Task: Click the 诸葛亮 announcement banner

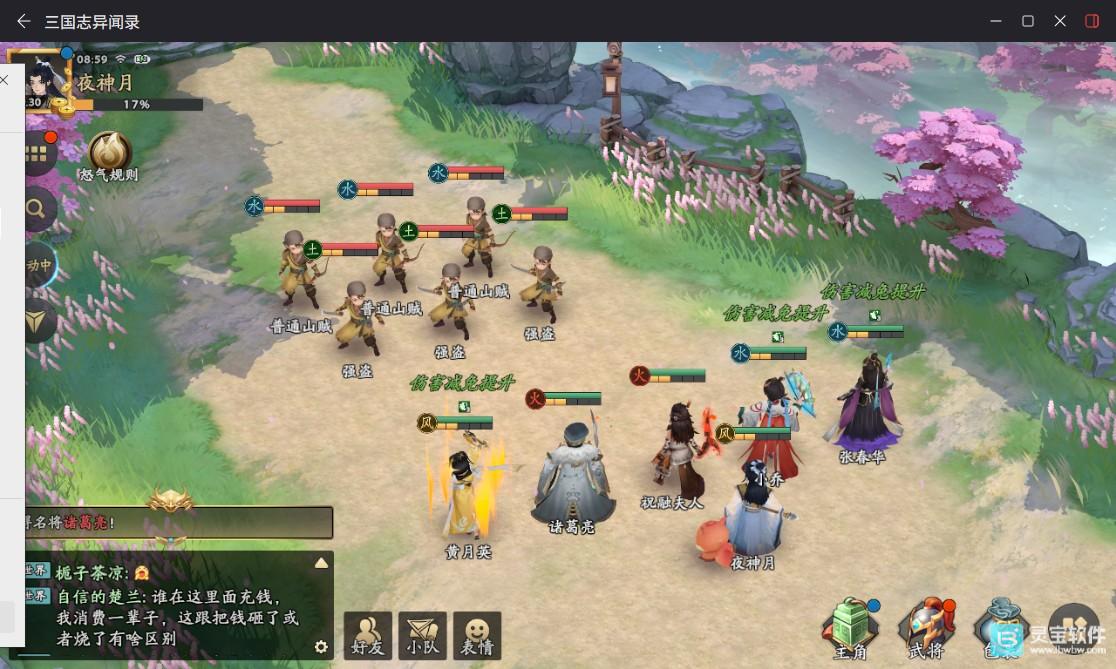Action: tap(178, 521)
